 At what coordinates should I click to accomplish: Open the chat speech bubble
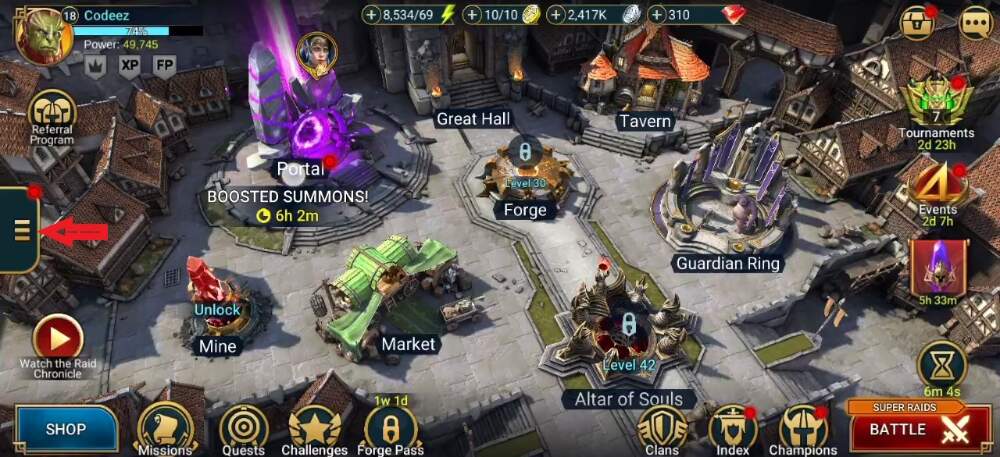tap(975, 23)
